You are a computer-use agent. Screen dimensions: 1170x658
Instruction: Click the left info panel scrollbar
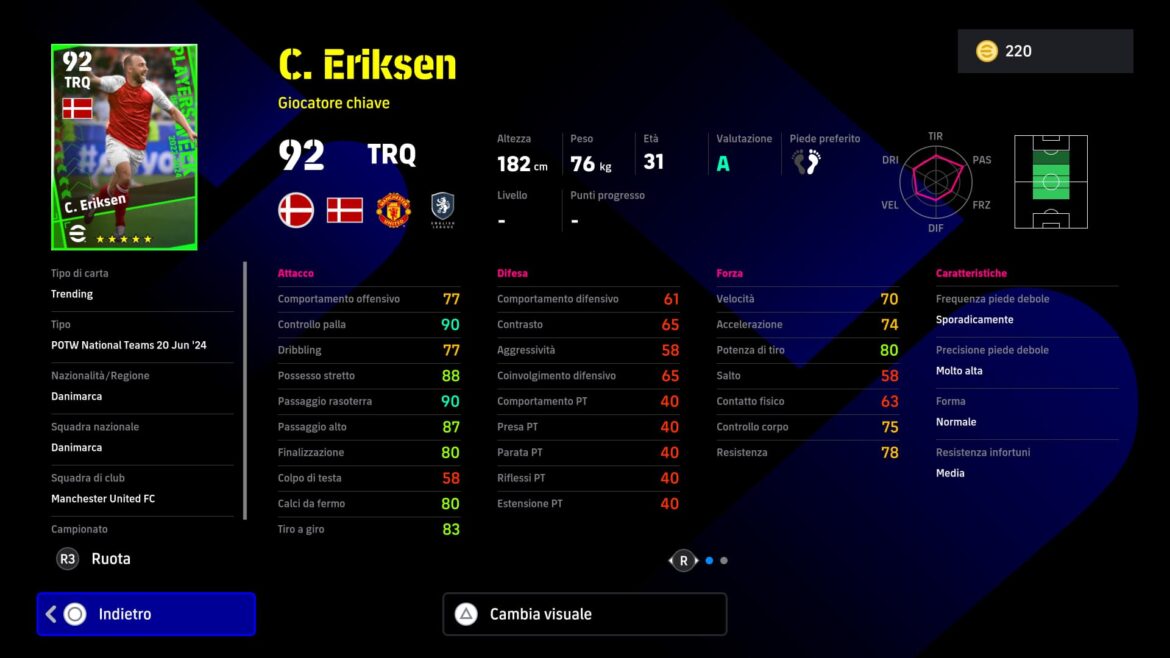pos(245,390)
